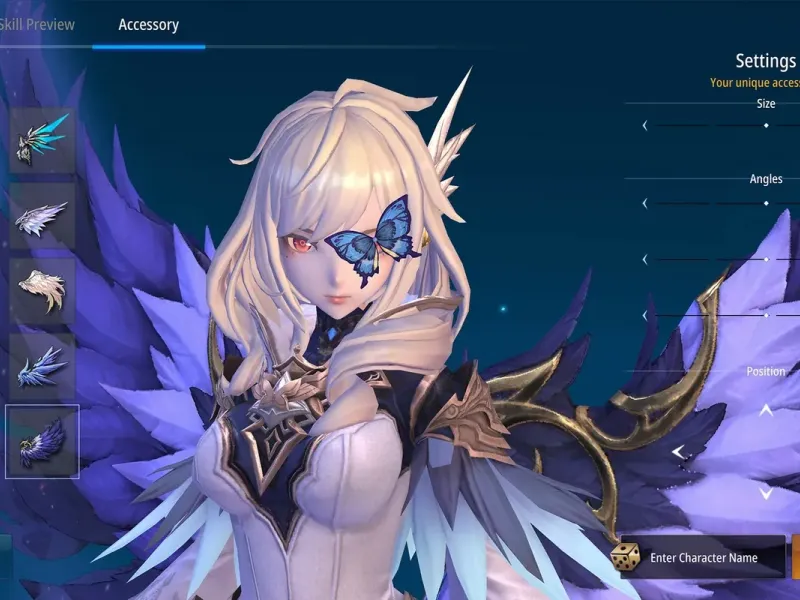800x600 pixels.
Task: Move accessory position up
Action: pos(766,410)
